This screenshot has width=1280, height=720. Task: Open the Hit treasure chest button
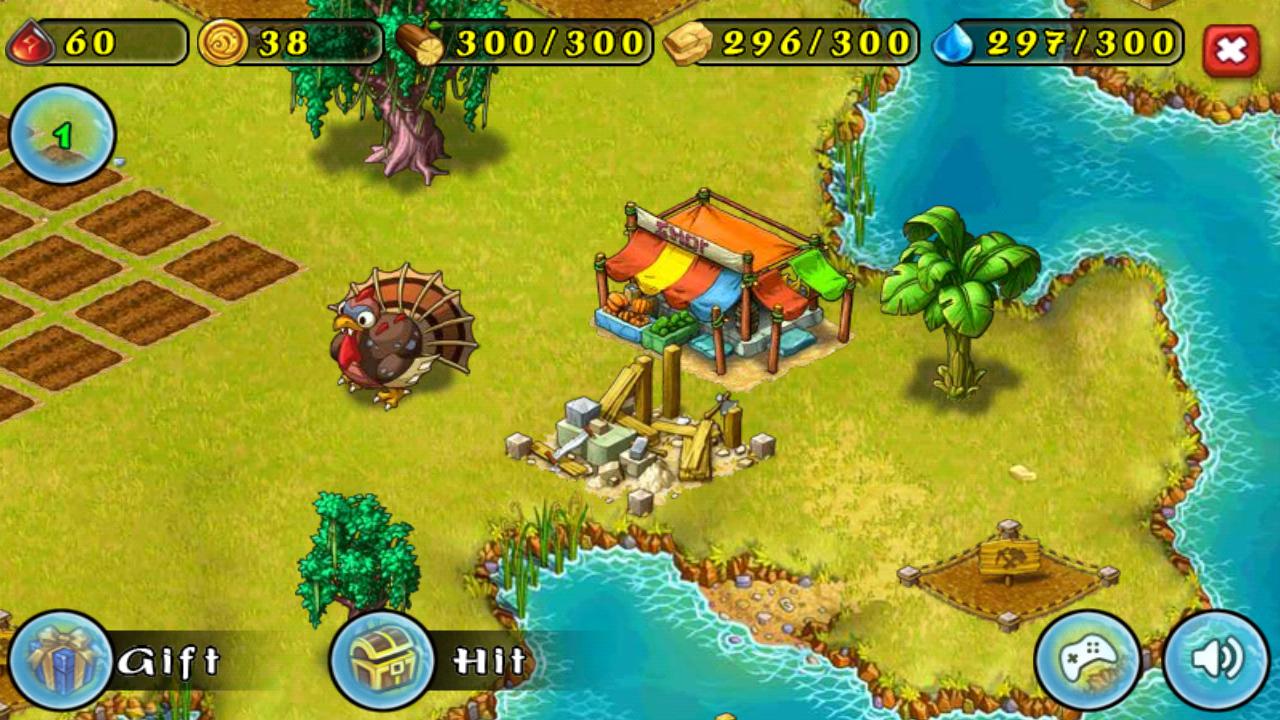click(382, 661)
